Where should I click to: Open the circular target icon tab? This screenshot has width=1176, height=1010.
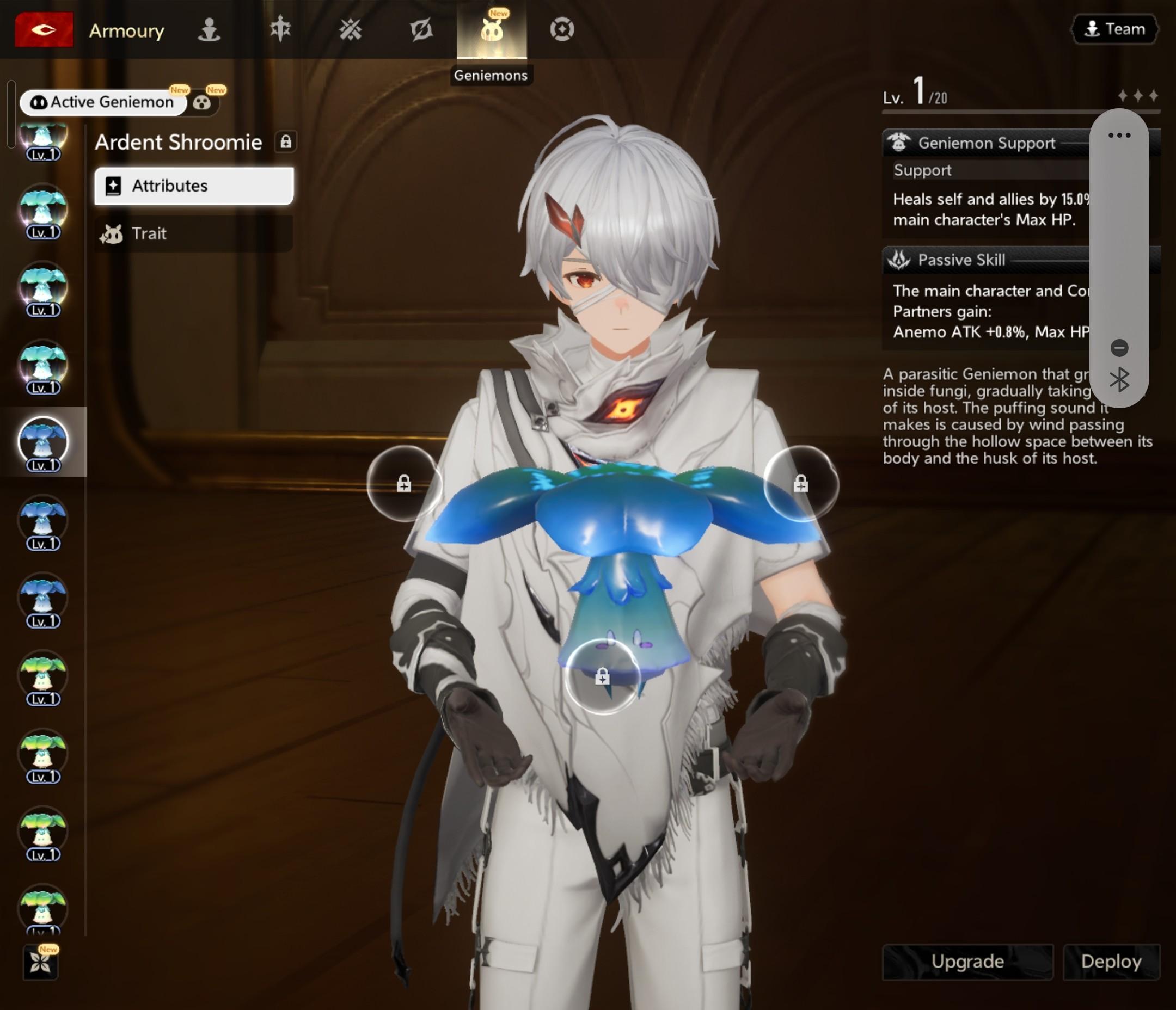[x=562, y=29]
